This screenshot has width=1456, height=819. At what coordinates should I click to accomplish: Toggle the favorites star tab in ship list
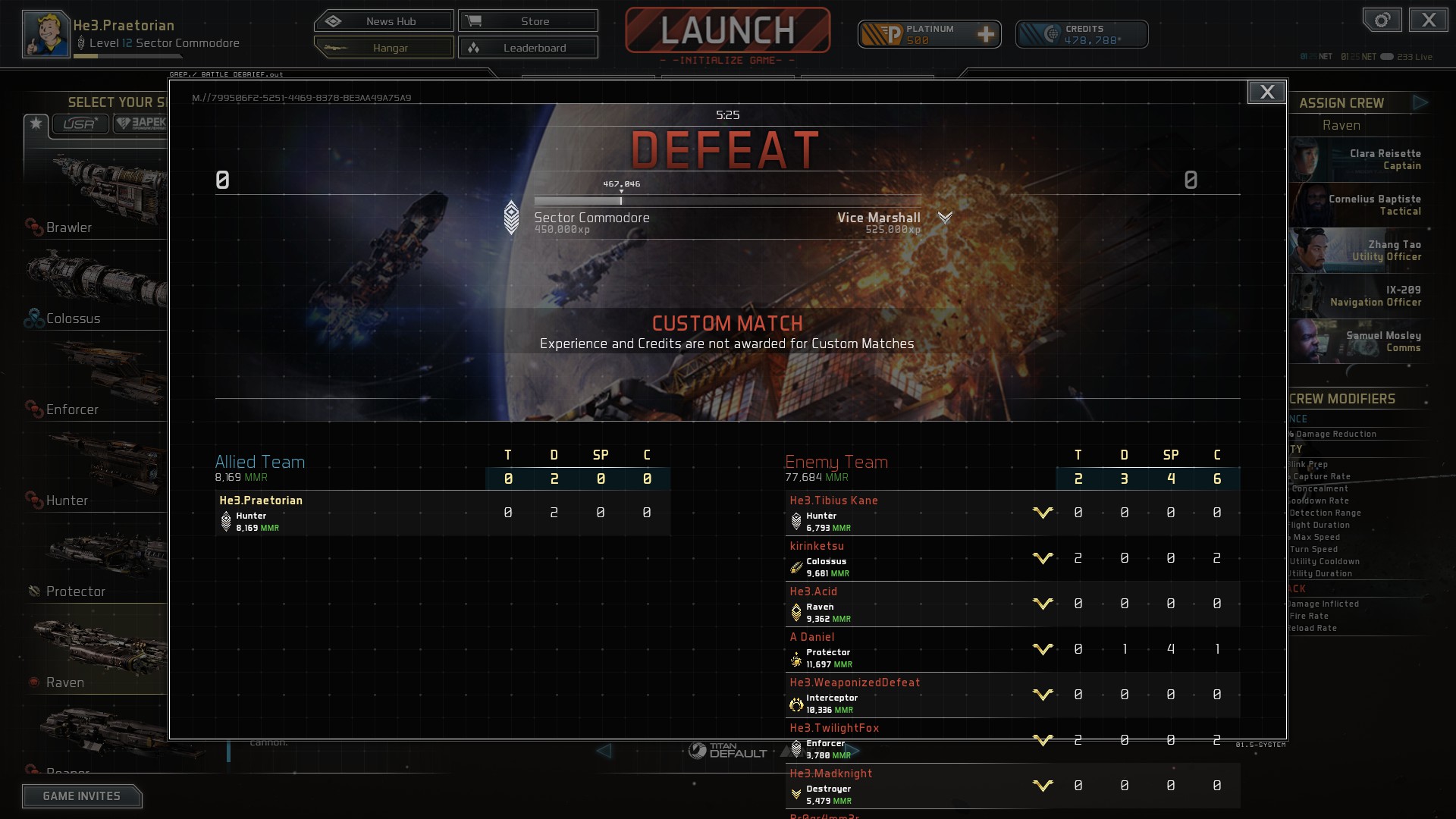(36, 124)
